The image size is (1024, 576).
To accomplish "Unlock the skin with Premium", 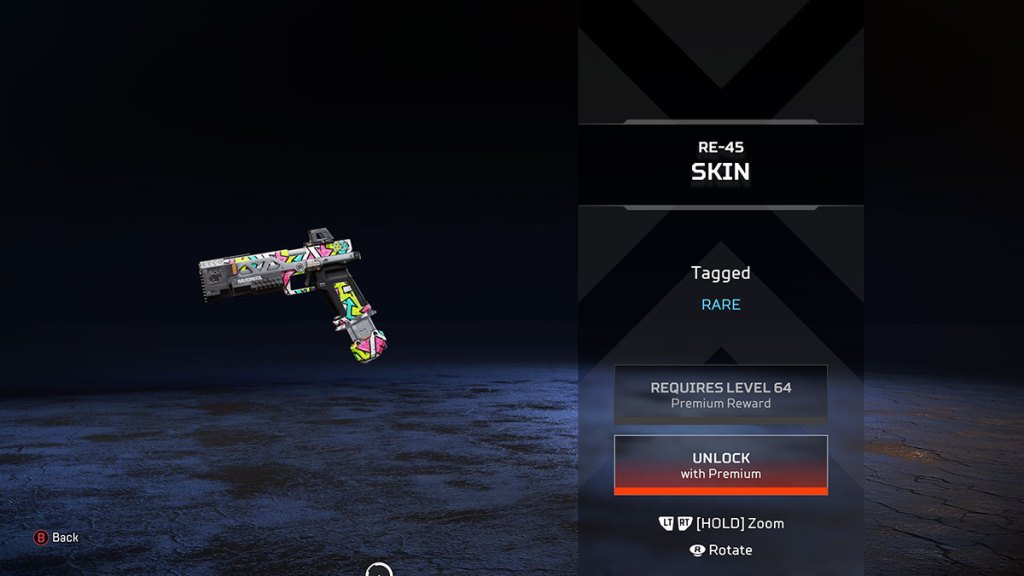I will pos(720,465).
